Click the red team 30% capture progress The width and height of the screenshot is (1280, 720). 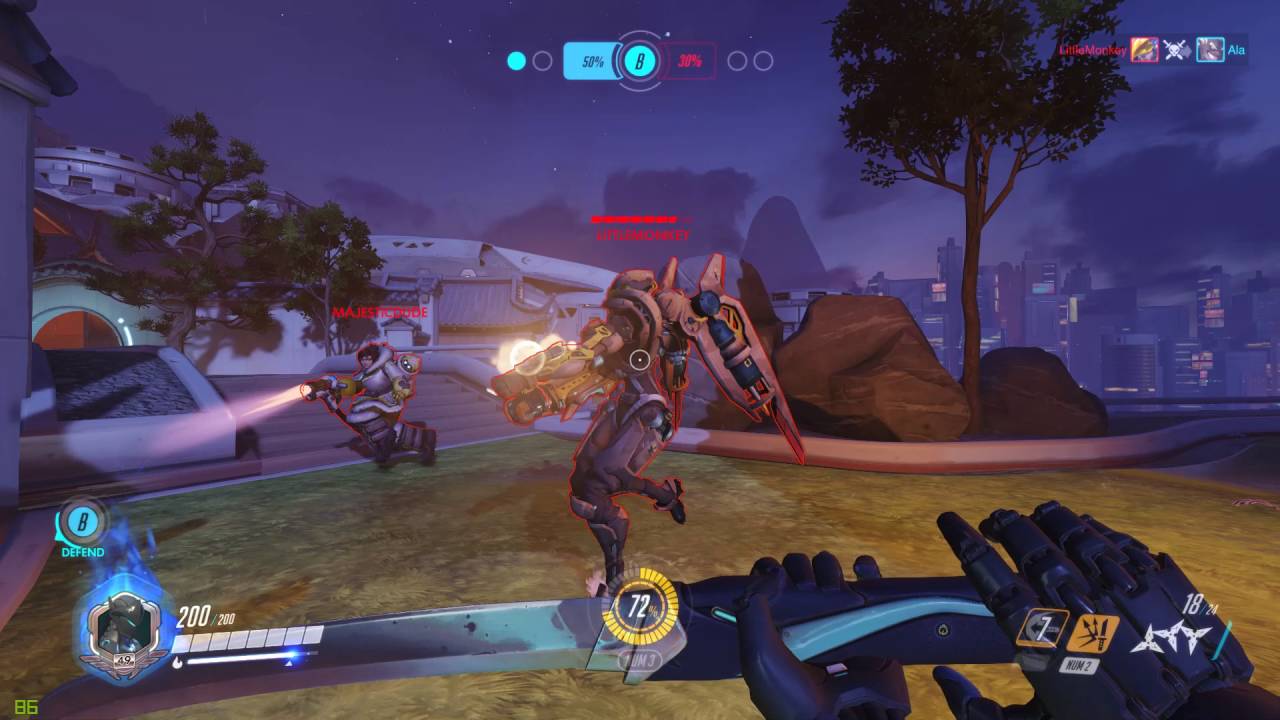click(688, 61)
